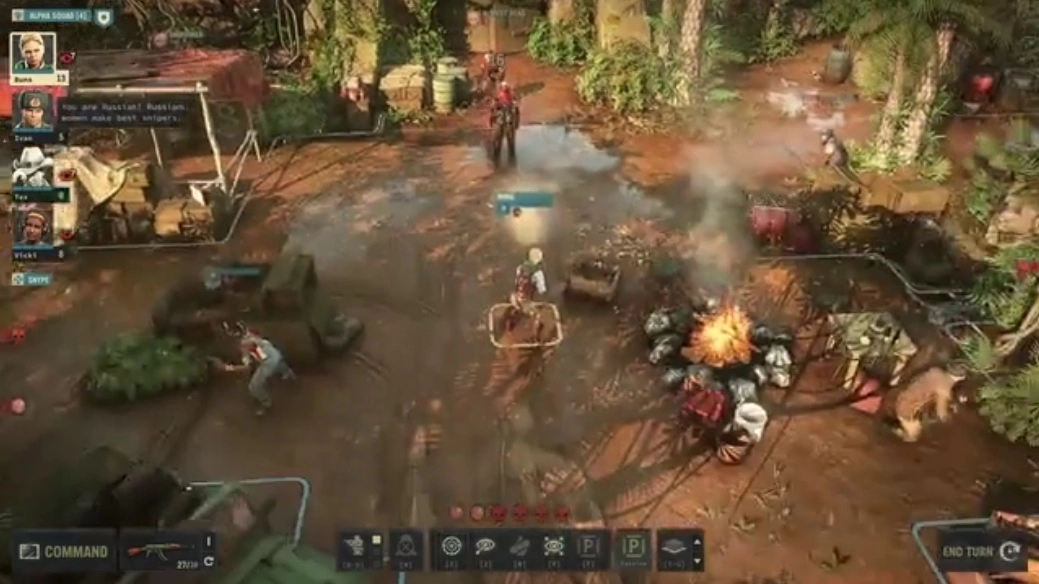
Task: Activate the eye-in-brackets overwatch action
Action: (553, 548)
